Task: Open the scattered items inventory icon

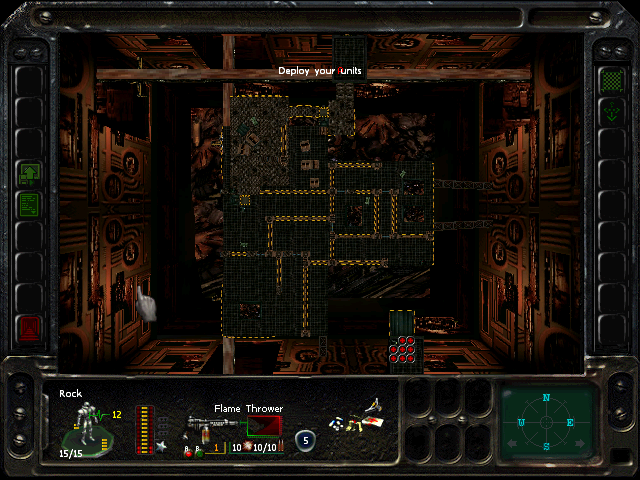Action: (356, 417)
